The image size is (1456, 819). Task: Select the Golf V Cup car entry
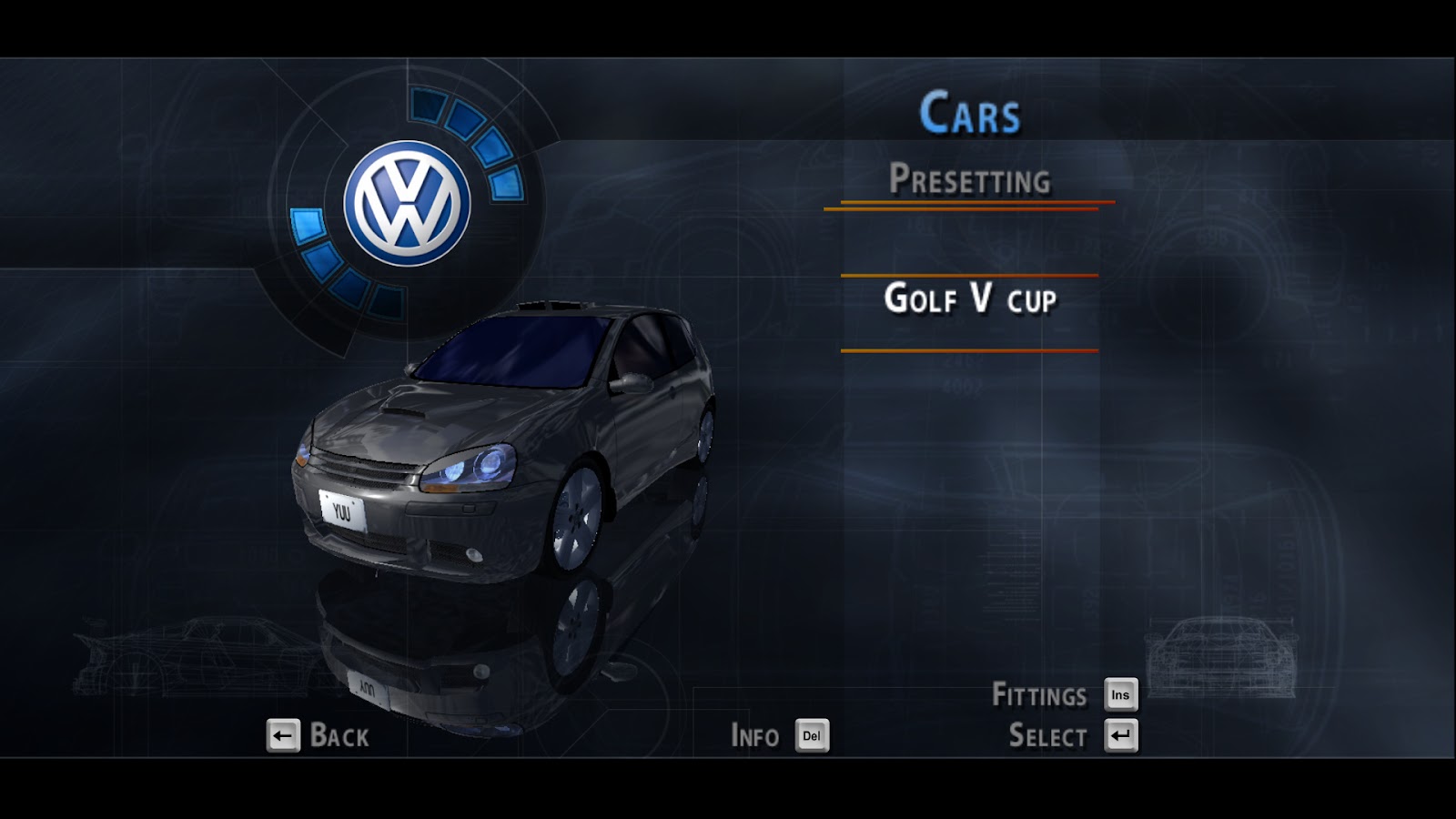coord(970,299)
